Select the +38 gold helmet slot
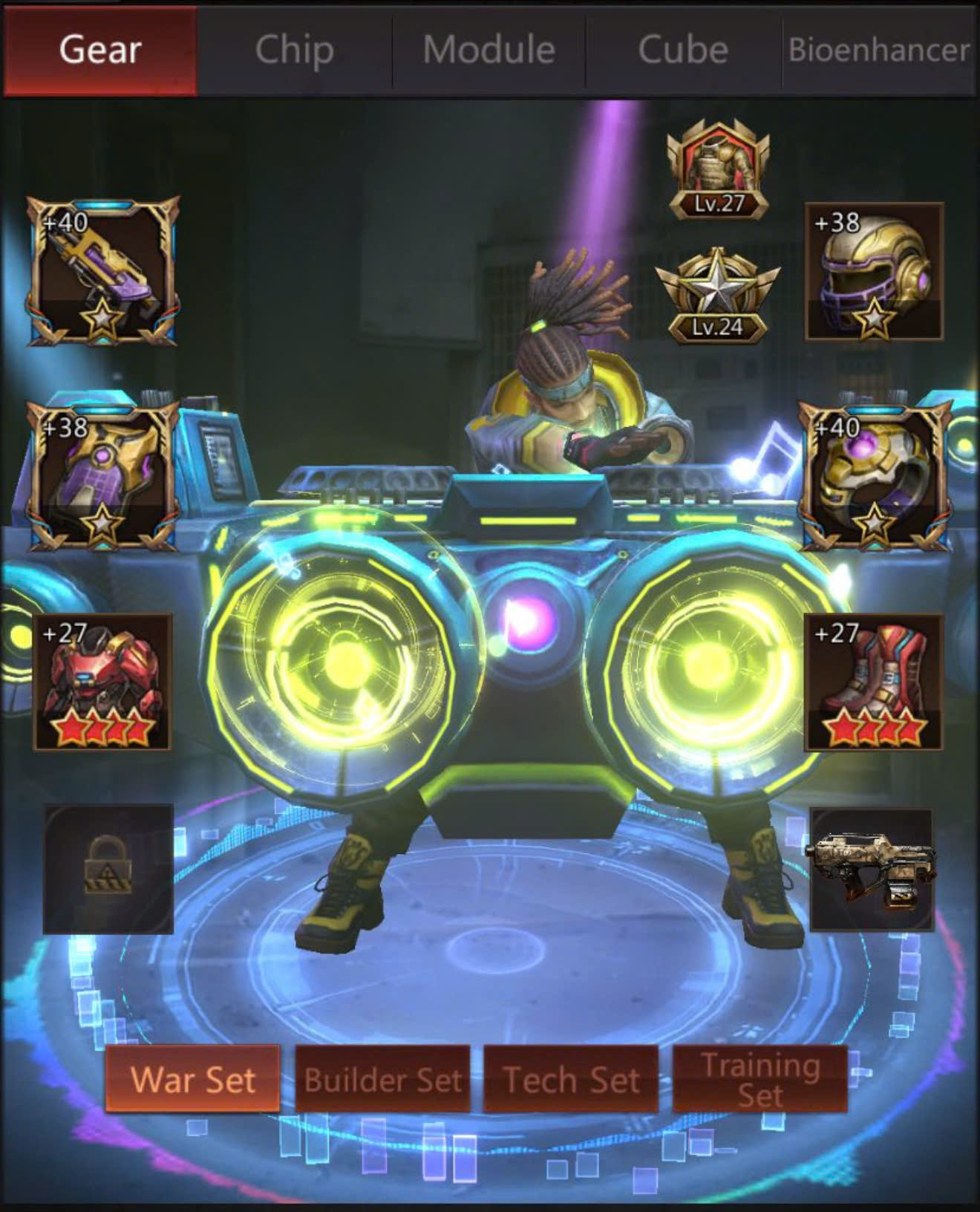This screenshot has height=1212, width=980. [x=874, y=272]
